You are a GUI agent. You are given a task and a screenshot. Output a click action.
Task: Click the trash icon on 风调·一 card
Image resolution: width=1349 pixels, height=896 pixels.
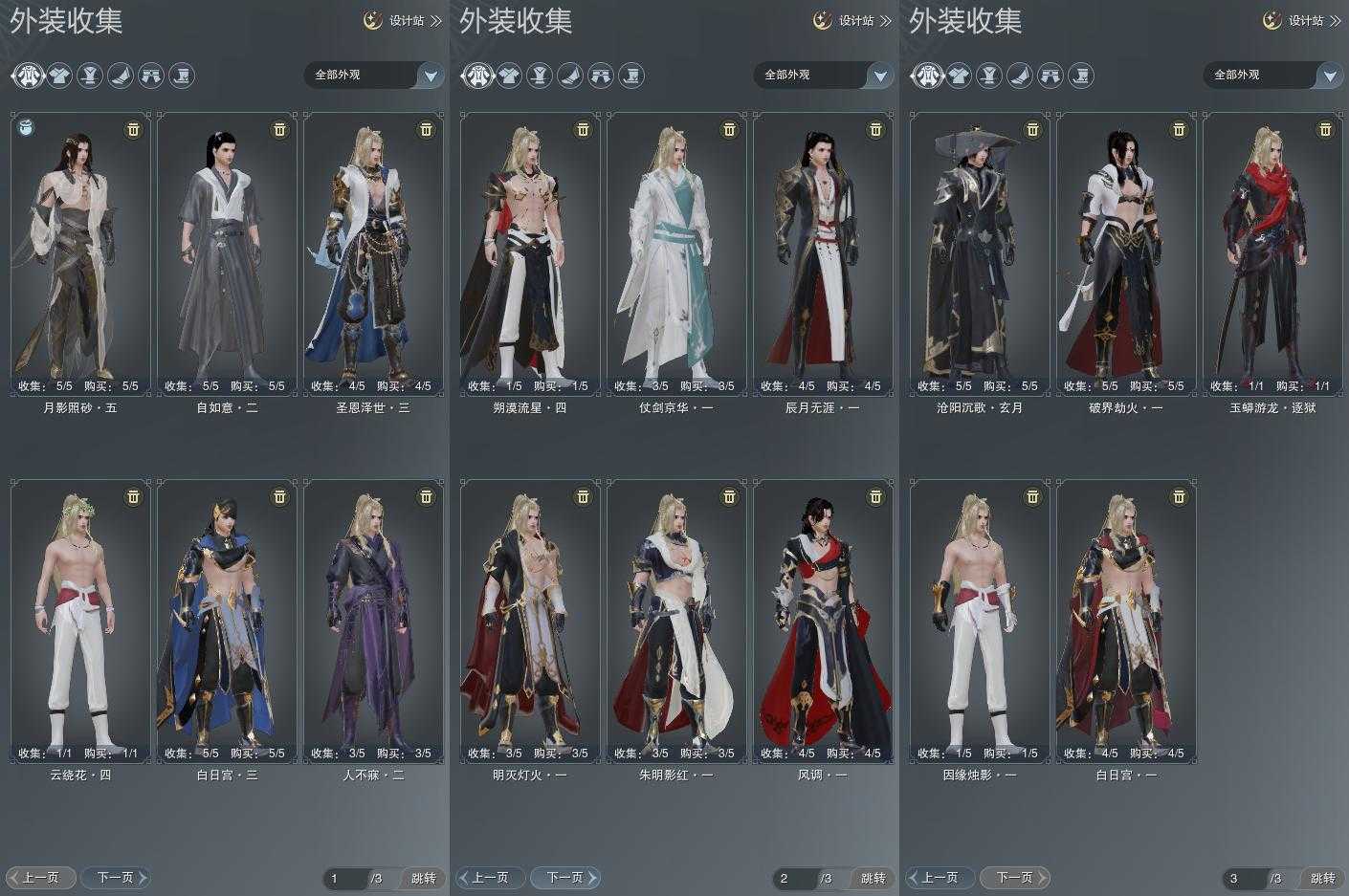(x=875, y=496)
